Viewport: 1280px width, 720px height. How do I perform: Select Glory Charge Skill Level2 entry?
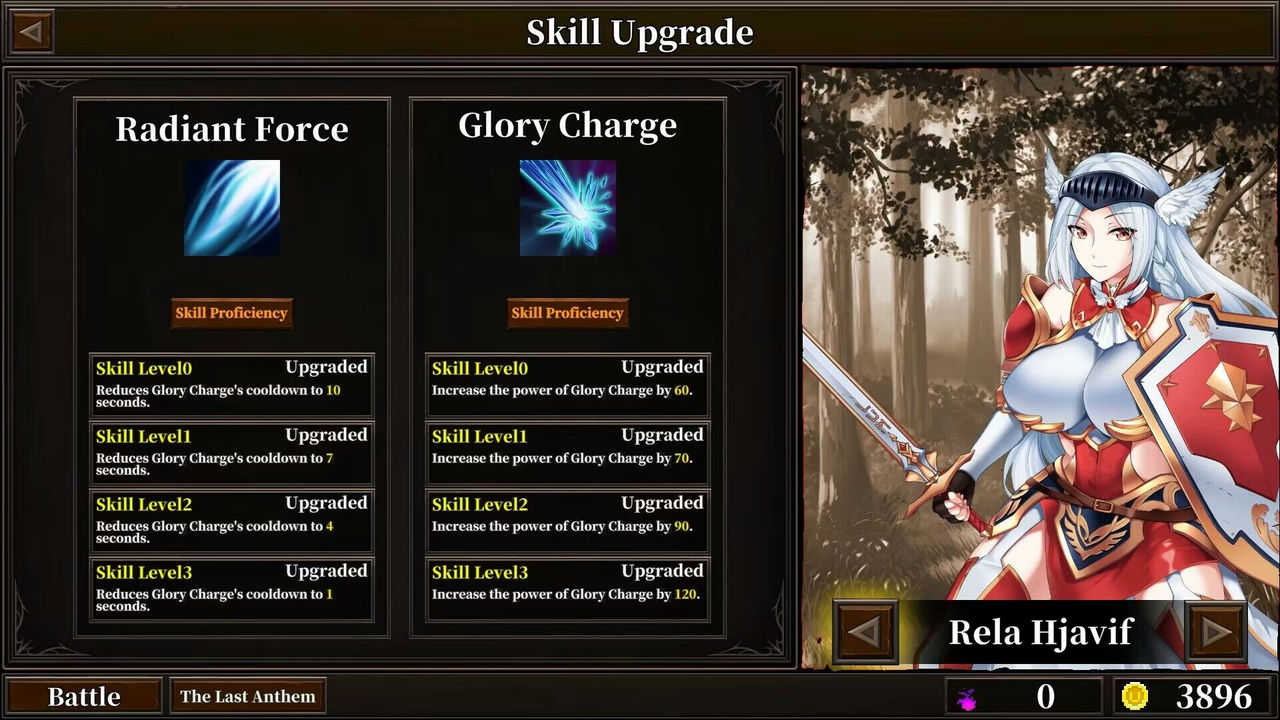click(567, 520)
